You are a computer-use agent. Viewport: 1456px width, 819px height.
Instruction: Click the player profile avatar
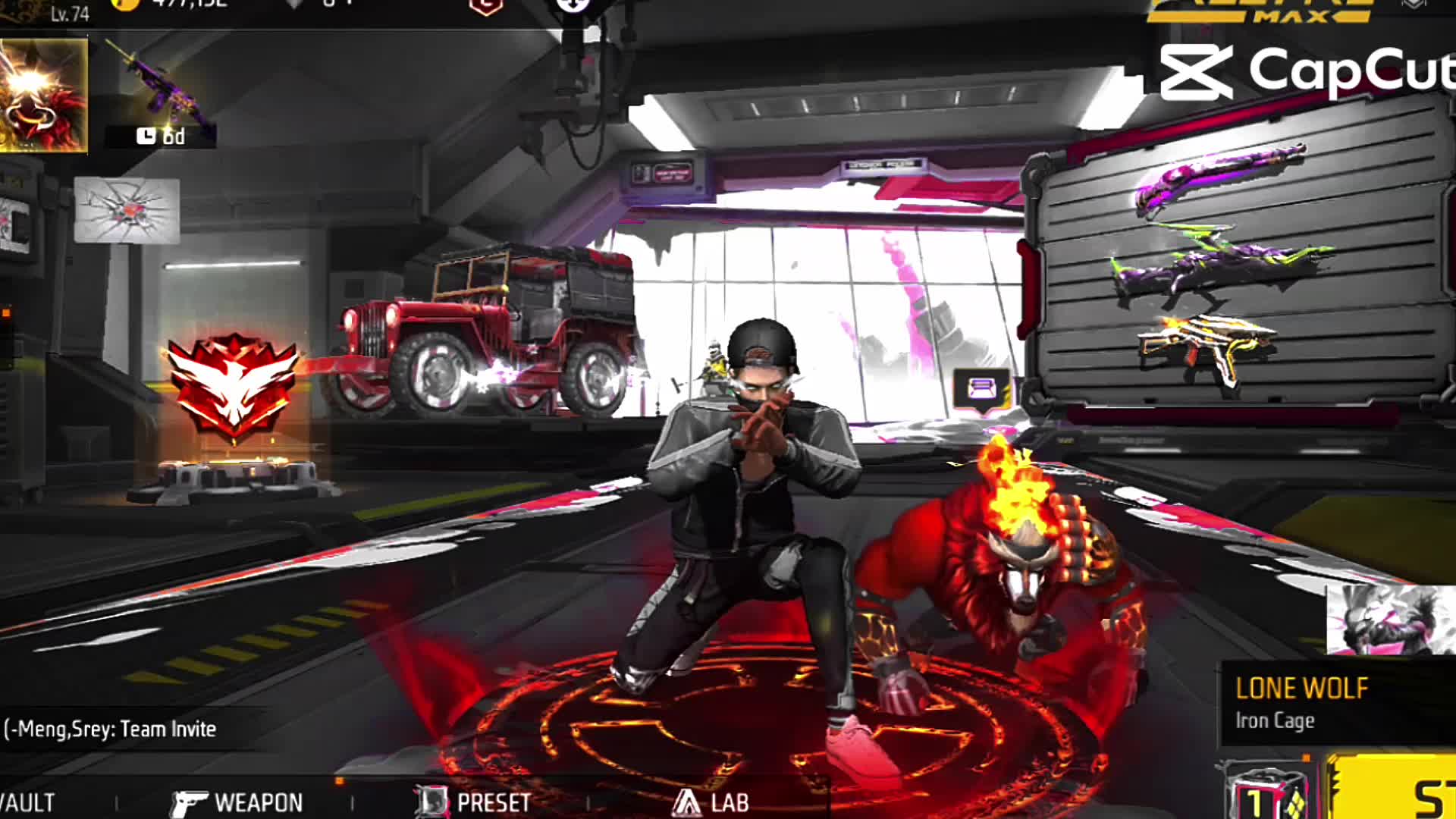(x=43, y=95)
